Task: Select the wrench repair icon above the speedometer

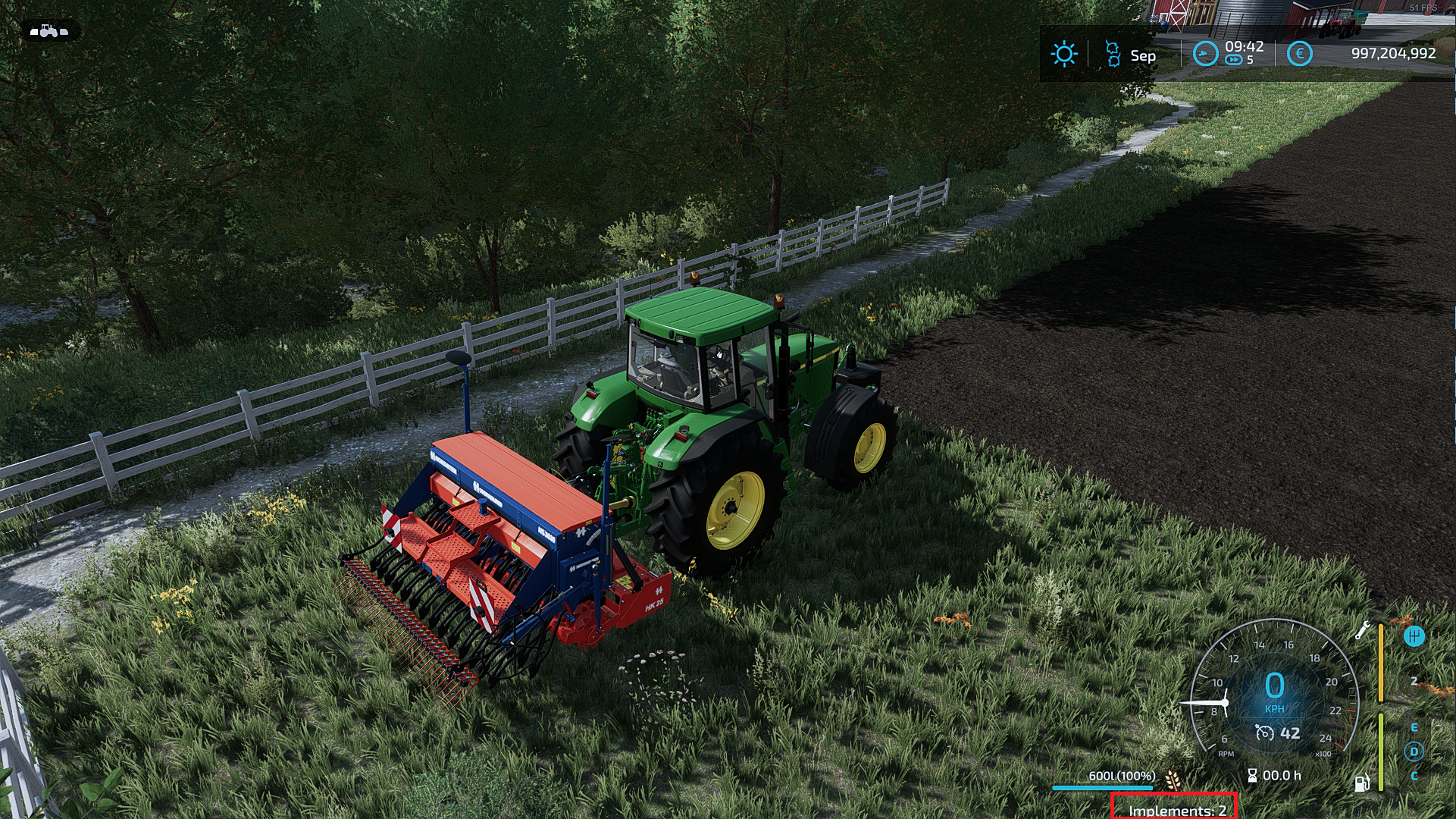Action: [x=1362, y=631]
